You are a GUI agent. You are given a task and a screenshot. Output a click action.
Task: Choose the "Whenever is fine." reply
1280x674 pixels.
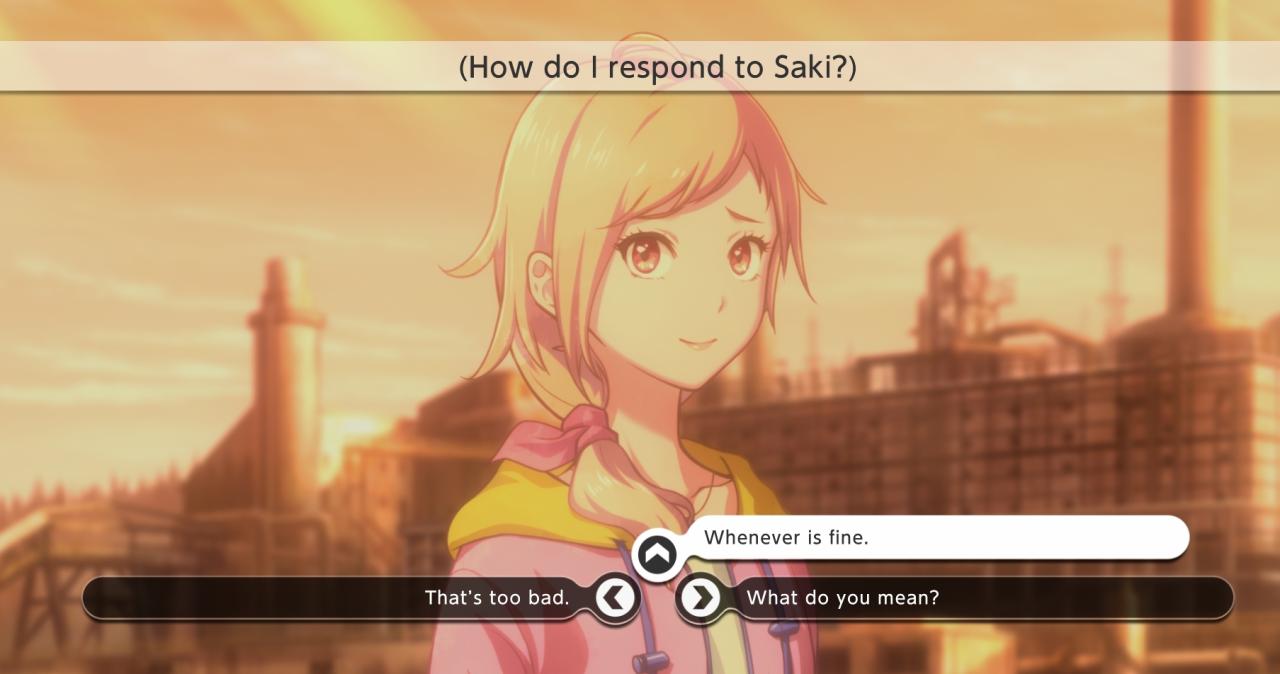(x=786, y=538)
